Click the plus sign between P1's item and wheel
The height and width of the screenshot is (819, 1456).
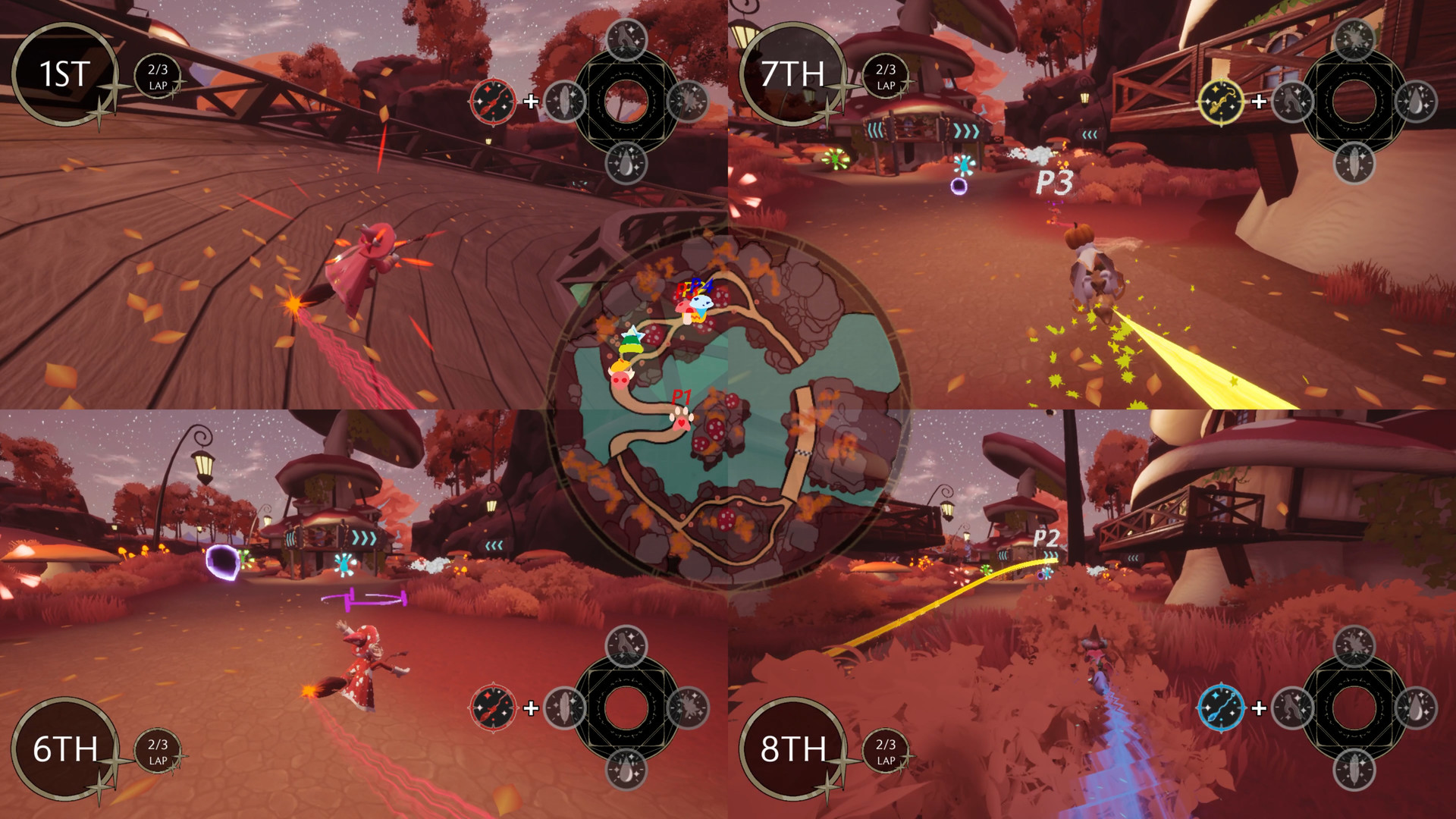pos(531,101)
